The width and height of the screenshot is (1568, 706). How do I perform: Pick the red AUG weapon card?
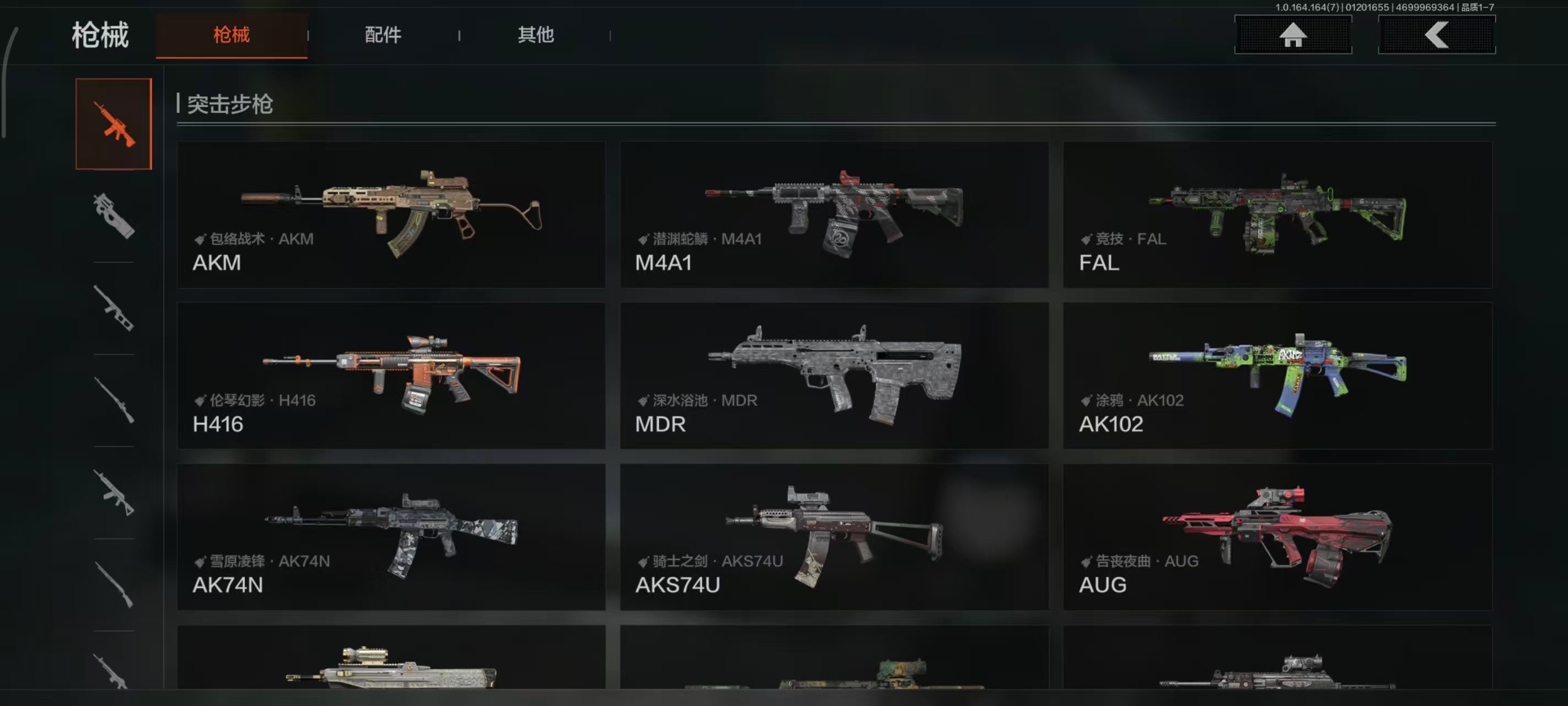[1277, 537]
